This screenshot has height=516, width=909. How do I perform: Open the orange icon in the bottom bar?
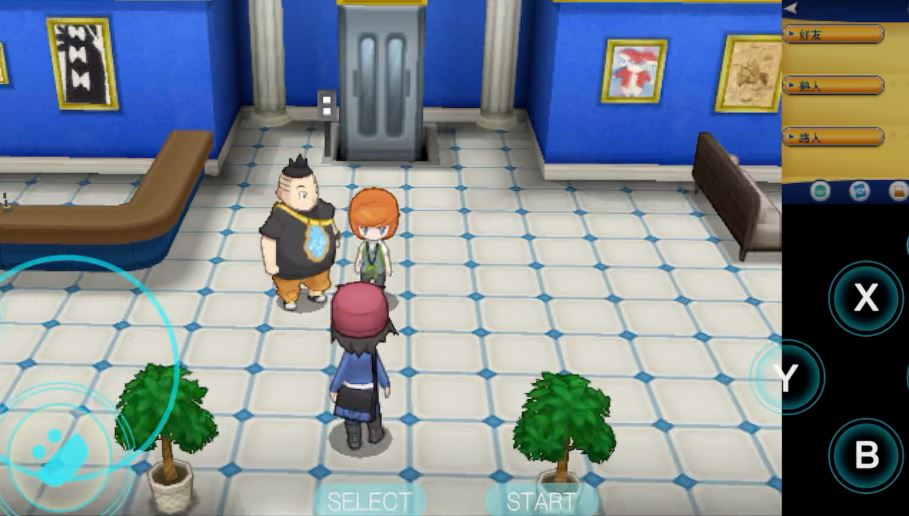click(897, 190)
